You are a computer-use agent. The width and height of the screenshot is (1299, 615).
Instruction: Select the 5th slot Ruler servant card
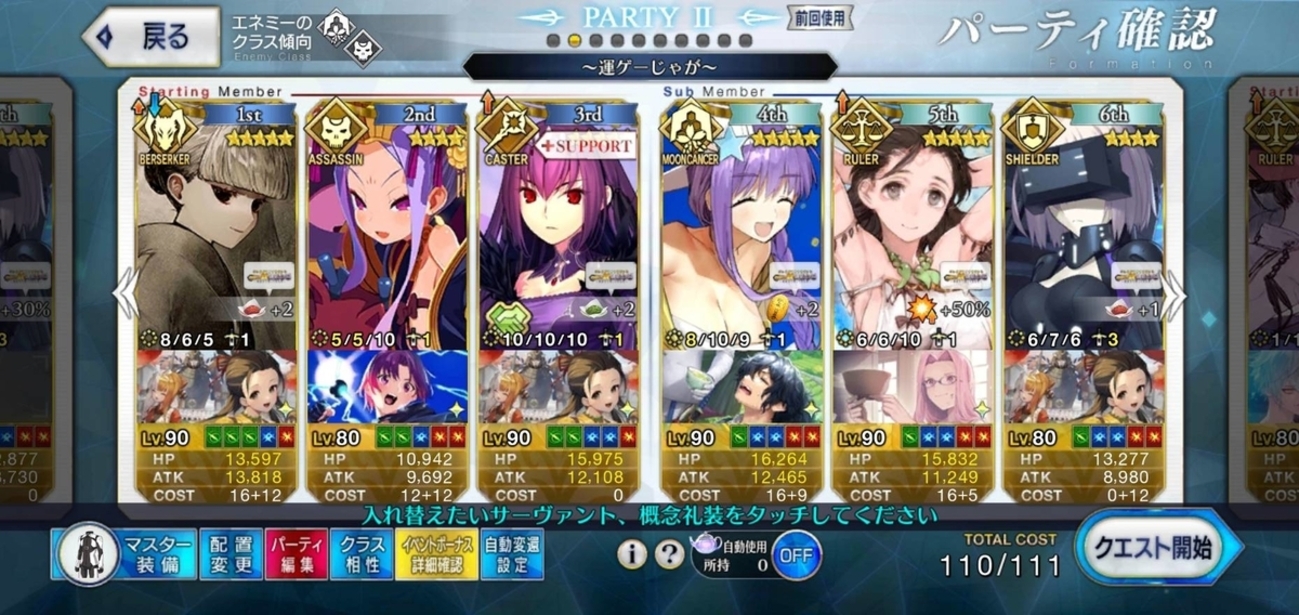click(912, 230)
